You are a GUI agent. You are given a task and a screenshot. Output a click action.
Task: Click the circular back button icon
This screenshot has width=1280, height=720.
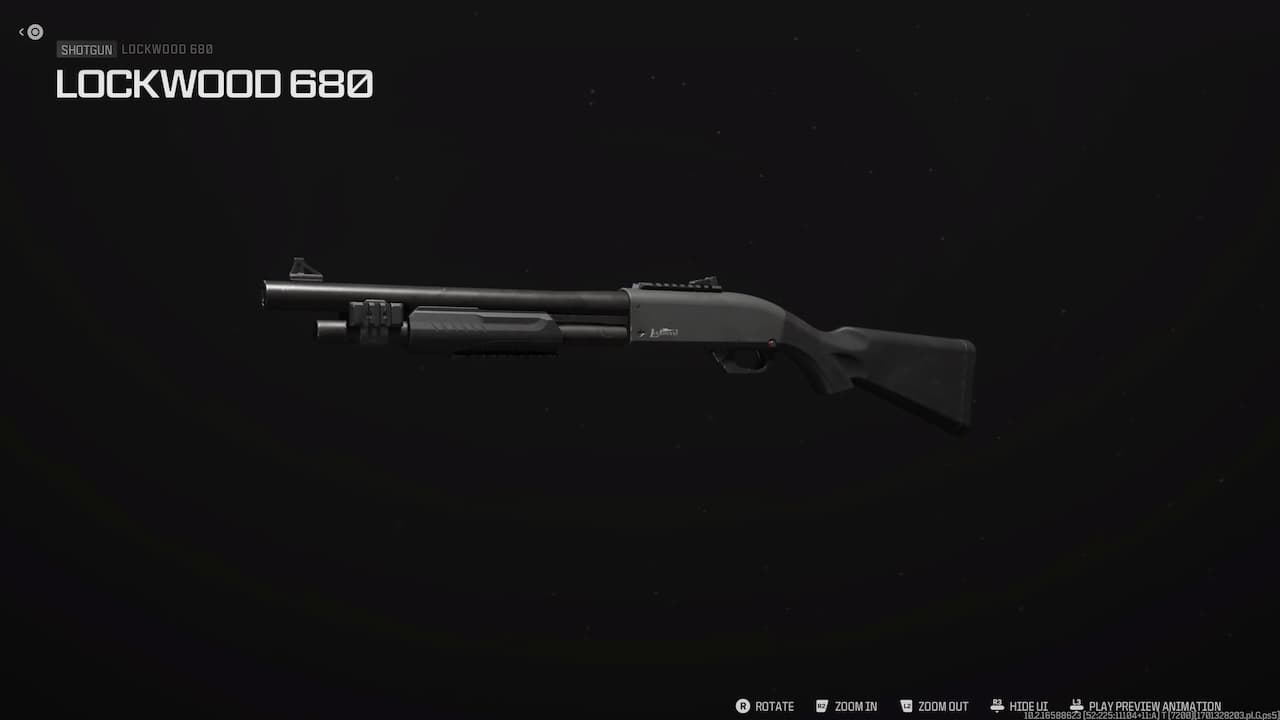[x=34, y=32]
